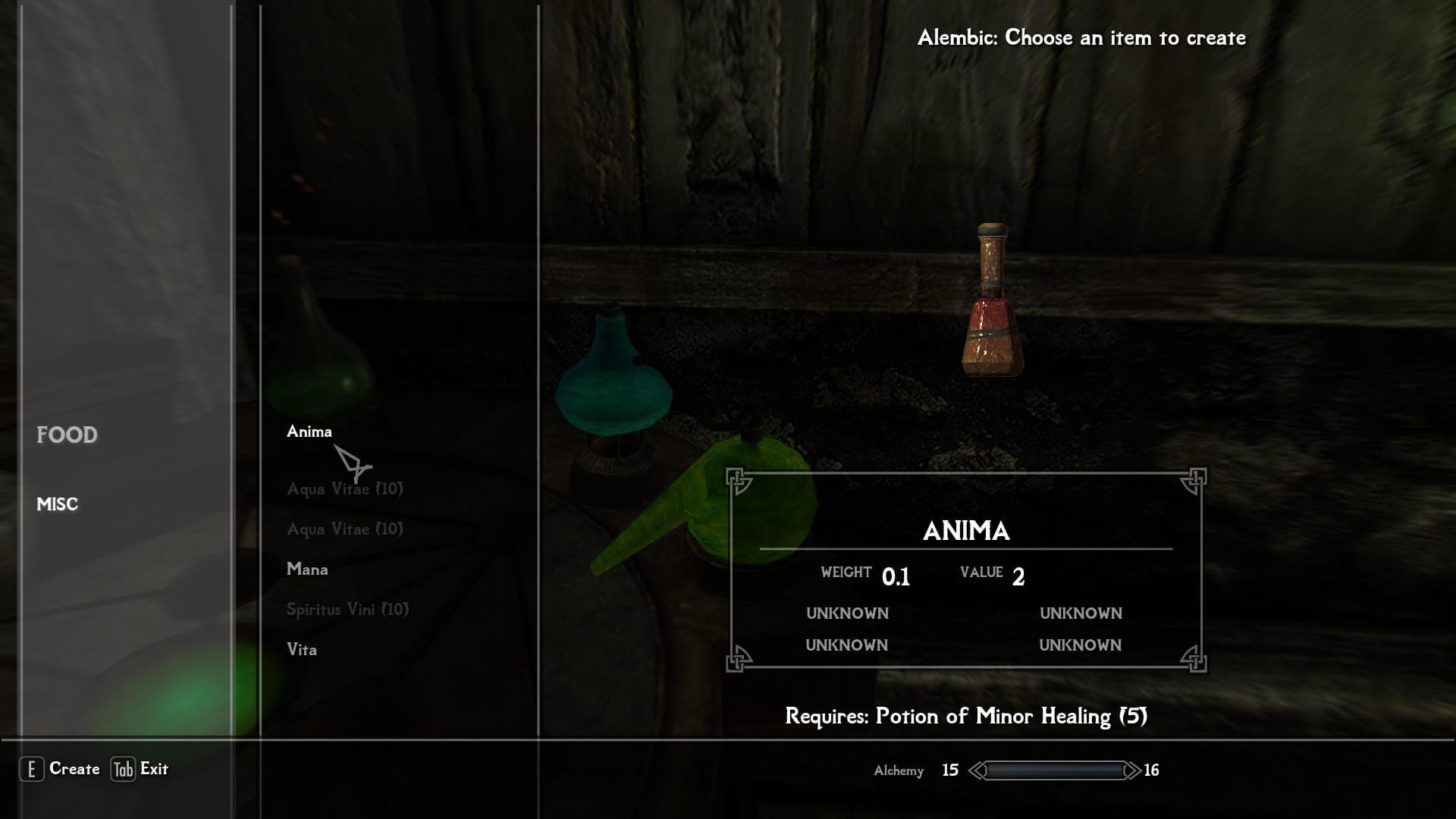1456x819 pixels.
Task: Pick the Vita recipe entry
Action: pos(302,650)
